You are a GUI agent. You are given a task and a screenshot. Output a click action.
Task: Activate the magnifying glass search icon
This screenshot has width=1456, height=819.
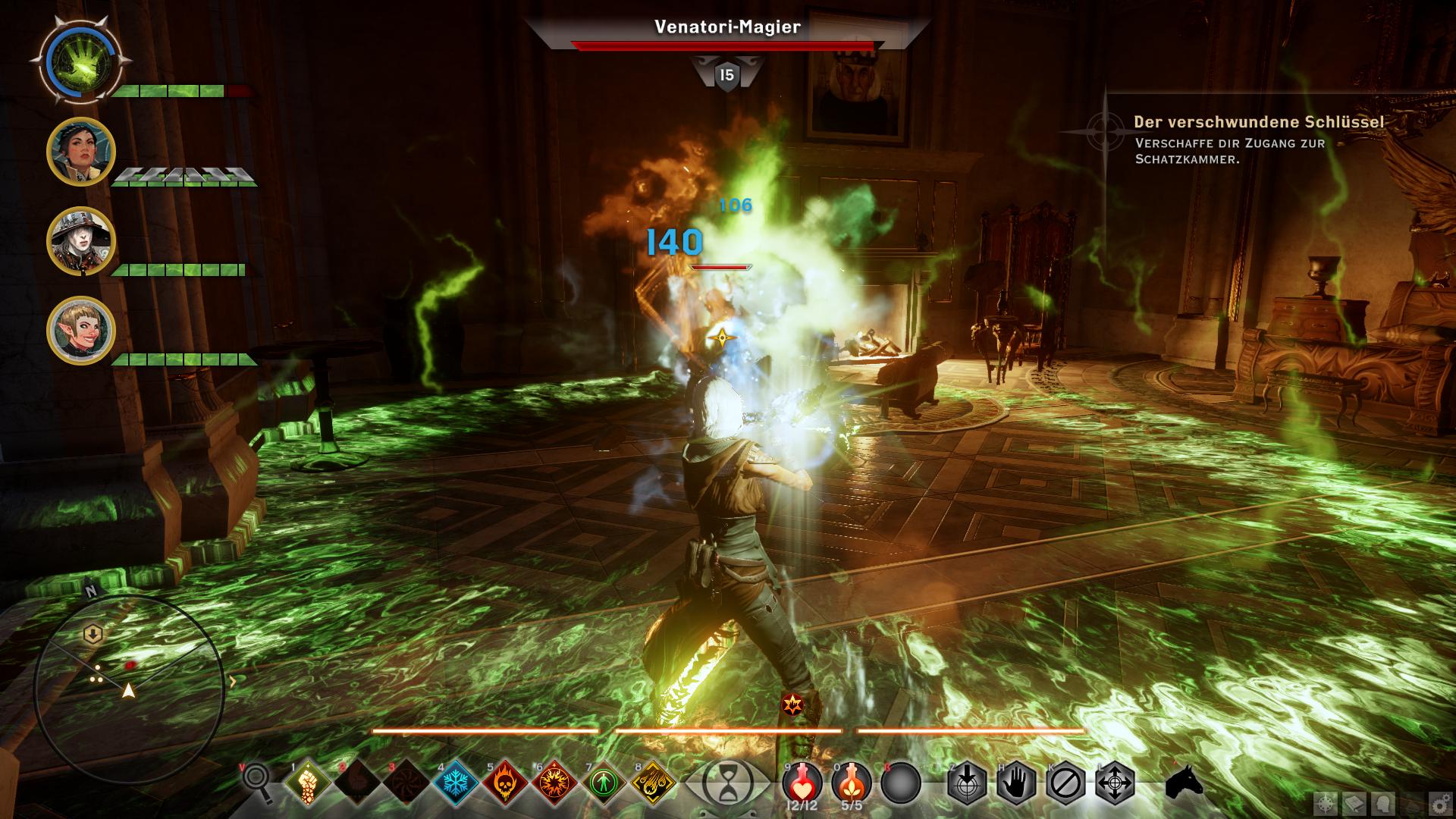(256, 781)
